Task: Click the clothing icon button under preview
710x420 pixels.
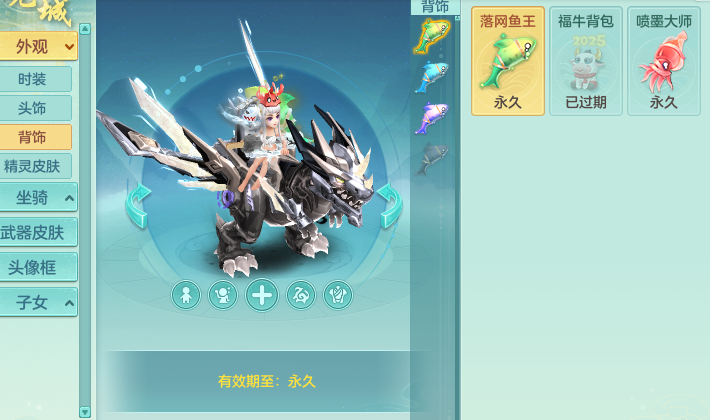Action: [x=338, y=294]
